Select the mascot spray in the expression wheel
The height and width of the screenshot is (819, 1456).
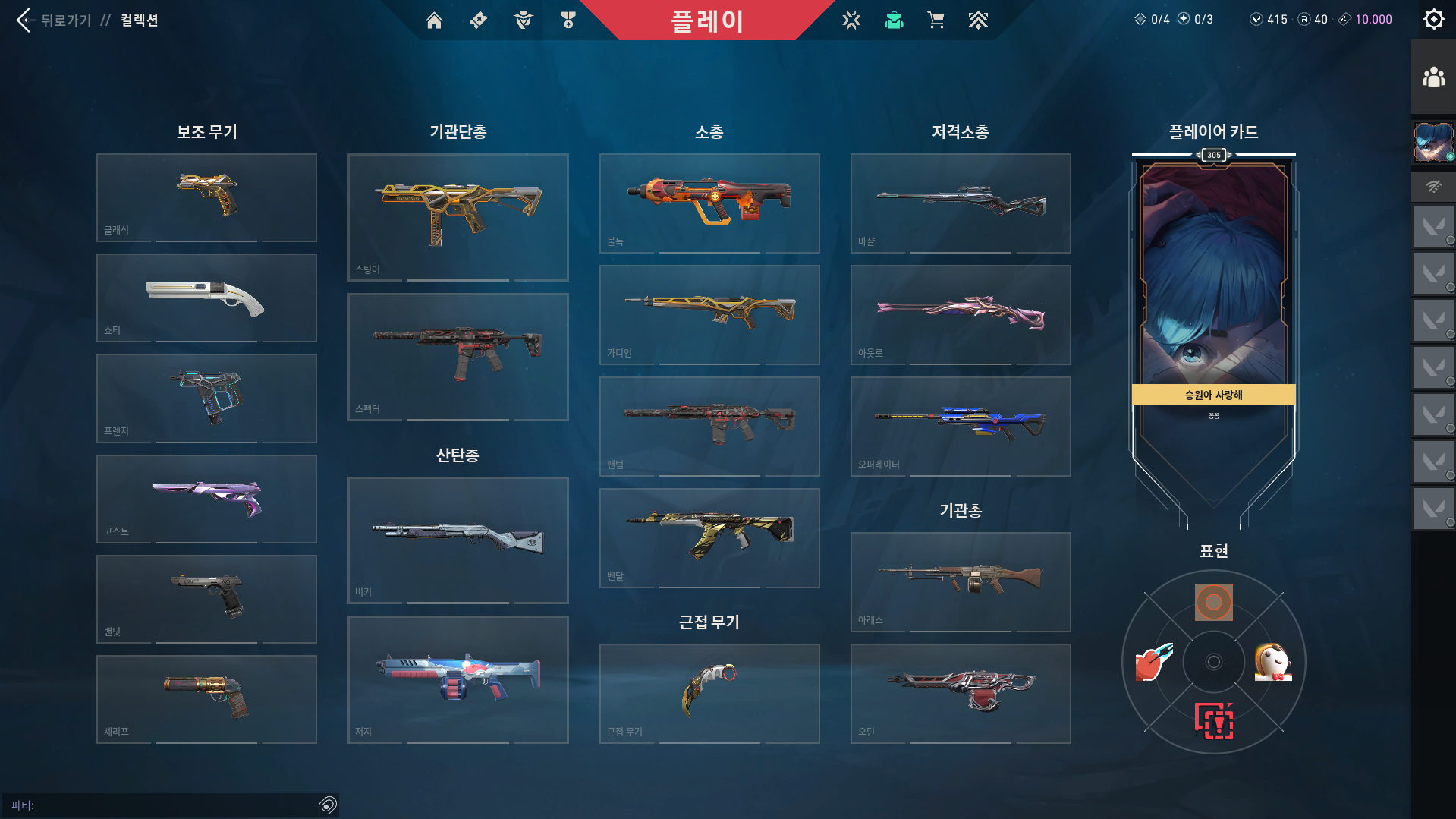coord(1274,661)
